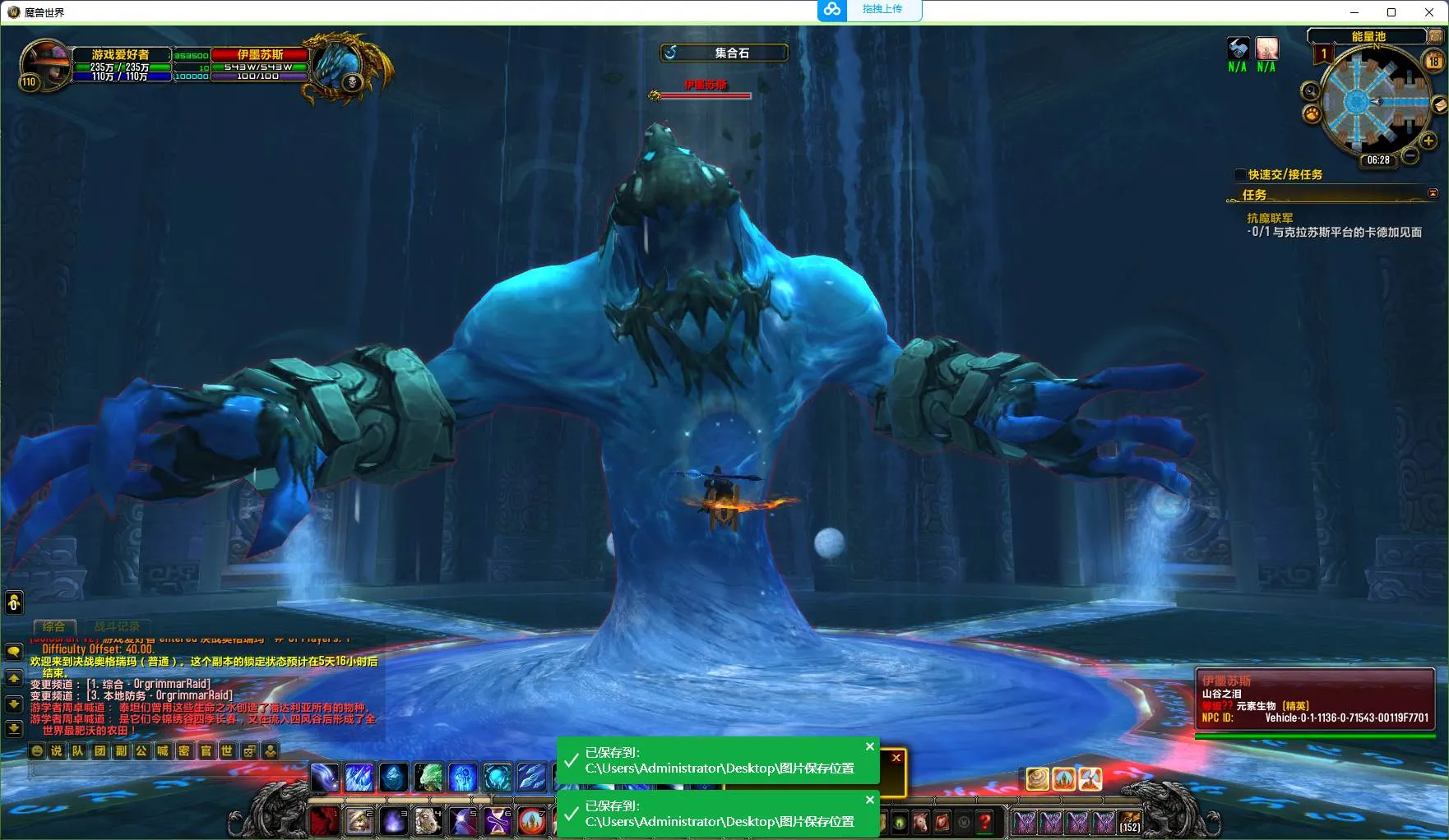The height and width of the screenshot is (840, 1449).
Task: Toggle the 快速交/接任务 checkbox
Action: click(x=1240, y=174)
